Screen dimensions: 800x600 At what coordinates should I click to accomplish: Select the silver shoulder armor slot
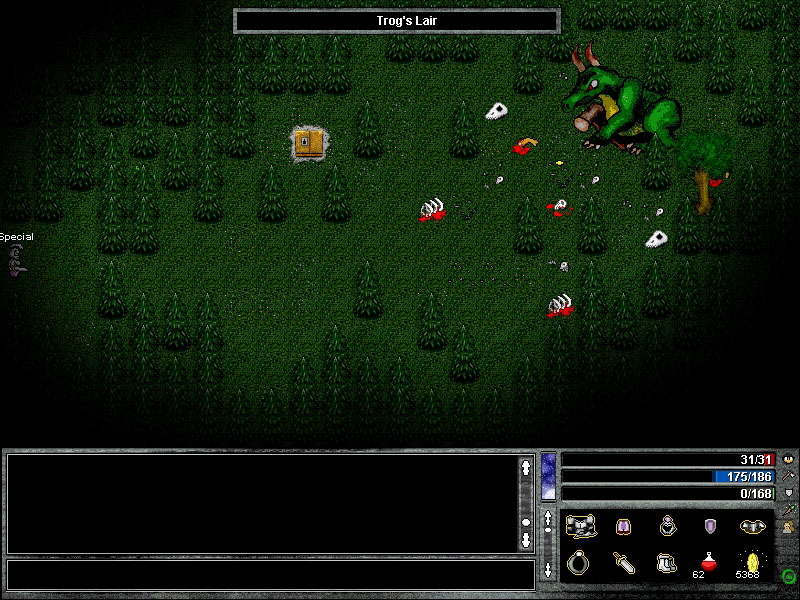[x=753, y=526]
